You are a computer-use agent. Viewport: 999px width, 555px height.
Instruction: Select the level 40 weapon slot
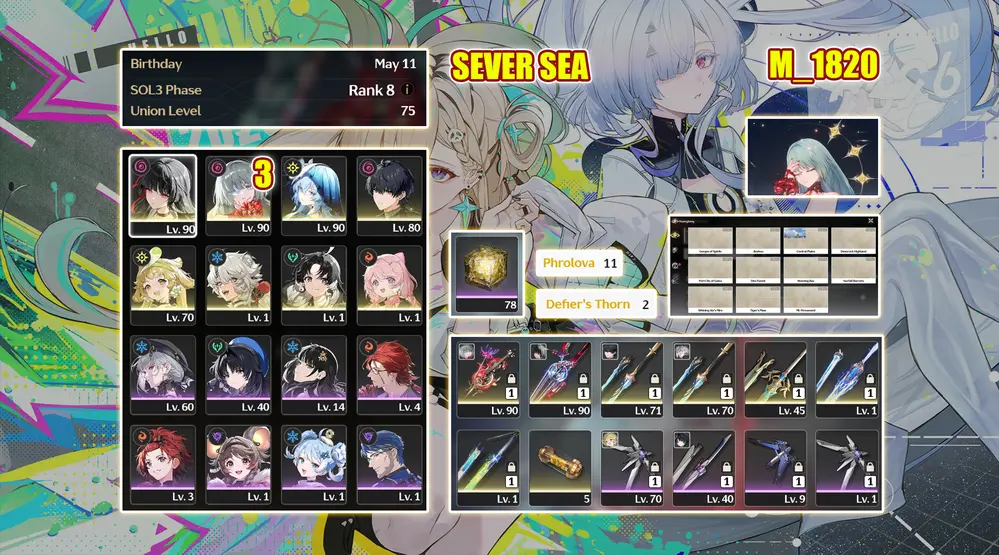pos(704,469)
